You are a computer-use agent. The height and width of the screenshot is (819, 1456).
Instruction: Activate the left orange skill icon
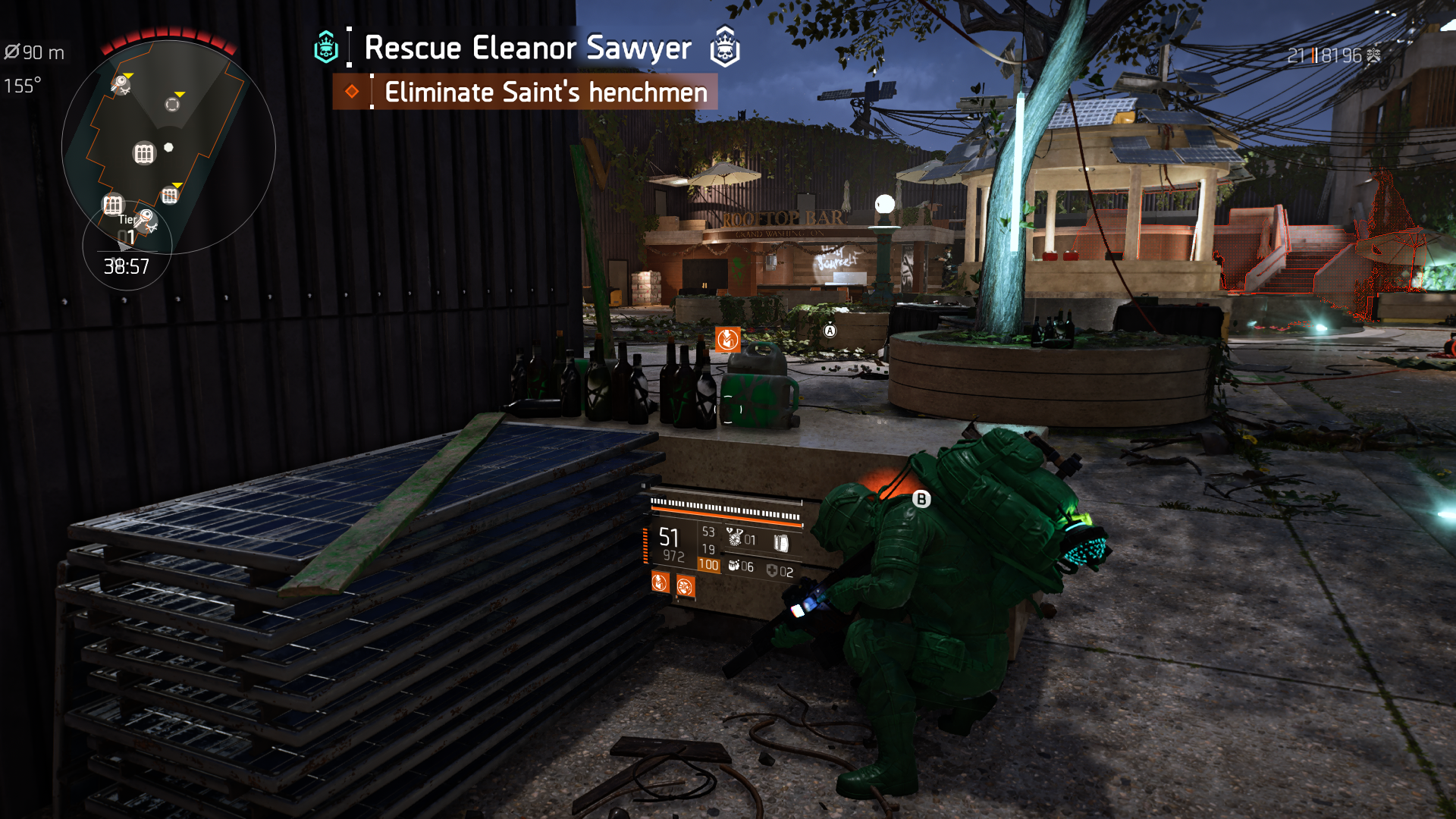coord(660,582)
